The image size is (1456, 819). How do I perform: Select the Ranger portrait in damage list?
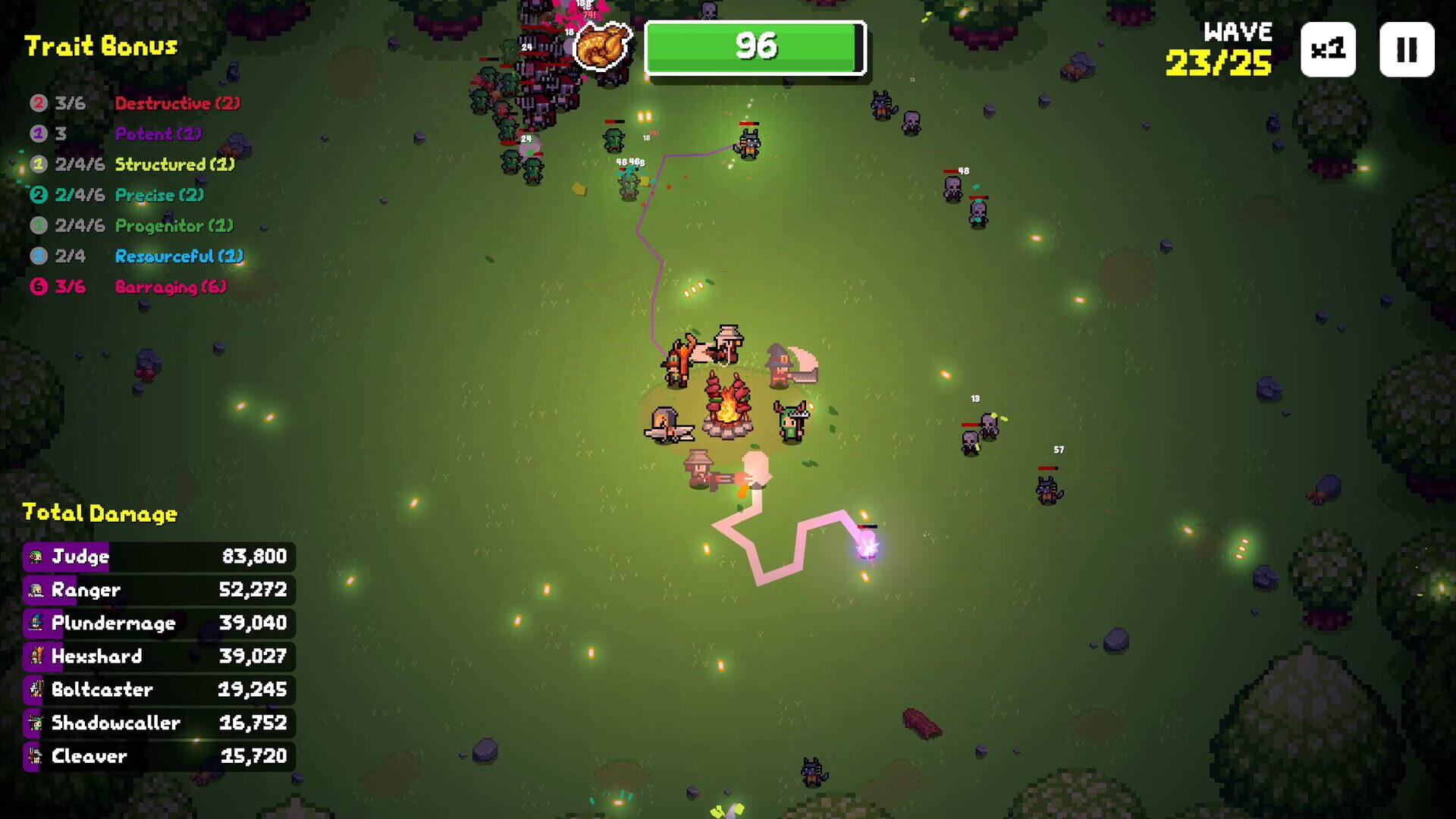36,589
